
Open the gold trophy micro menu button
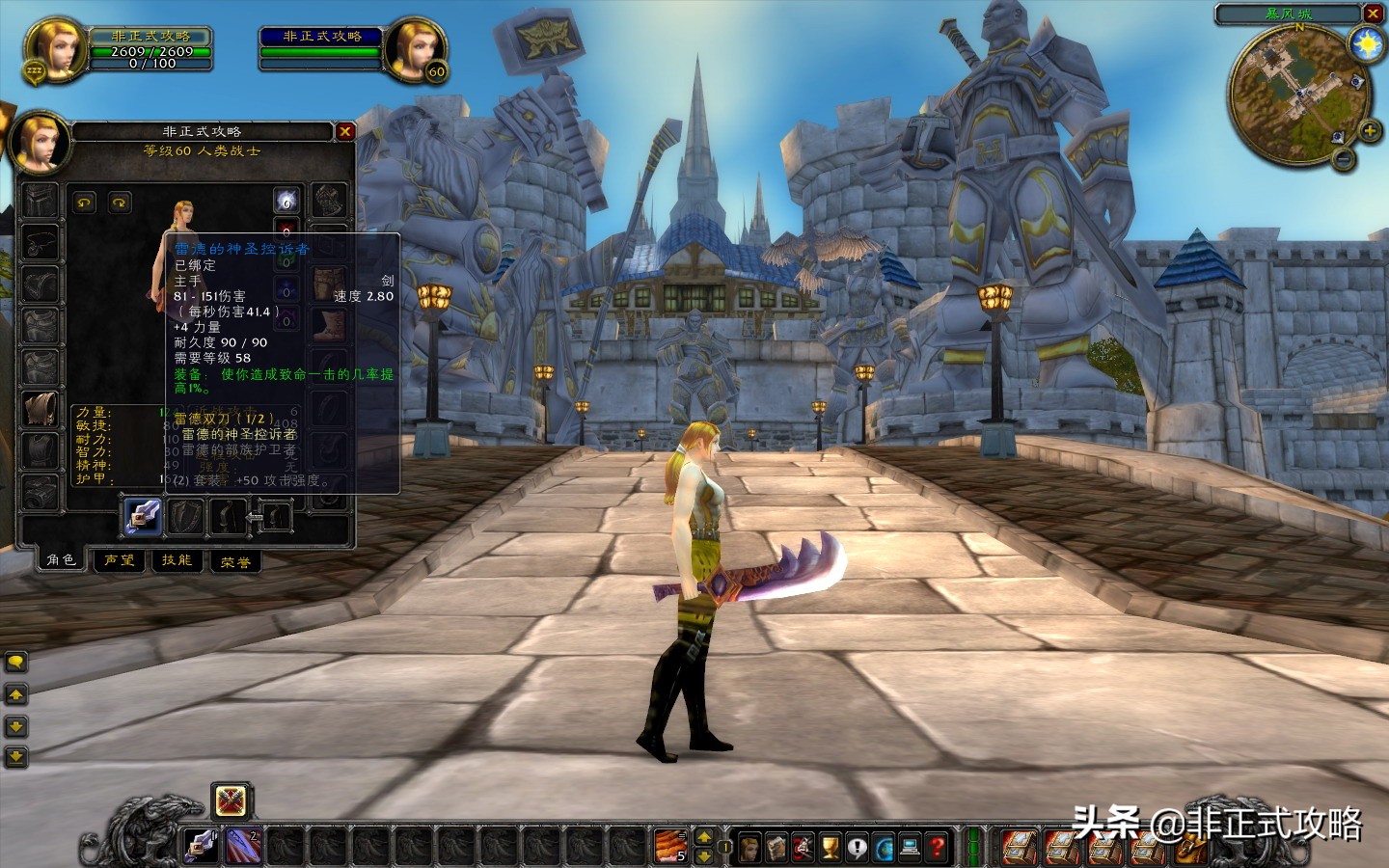831,848
